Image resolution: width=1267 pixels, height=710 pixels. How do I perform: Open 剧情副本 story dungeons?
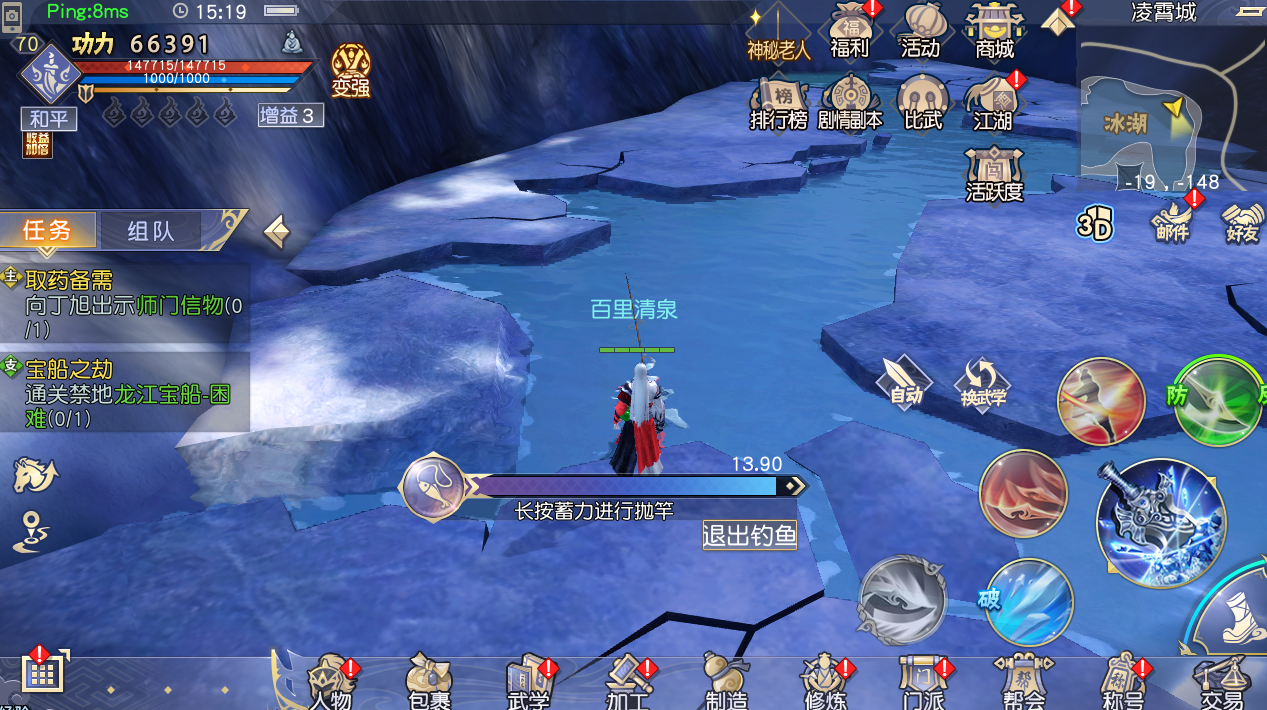point(850,104)
